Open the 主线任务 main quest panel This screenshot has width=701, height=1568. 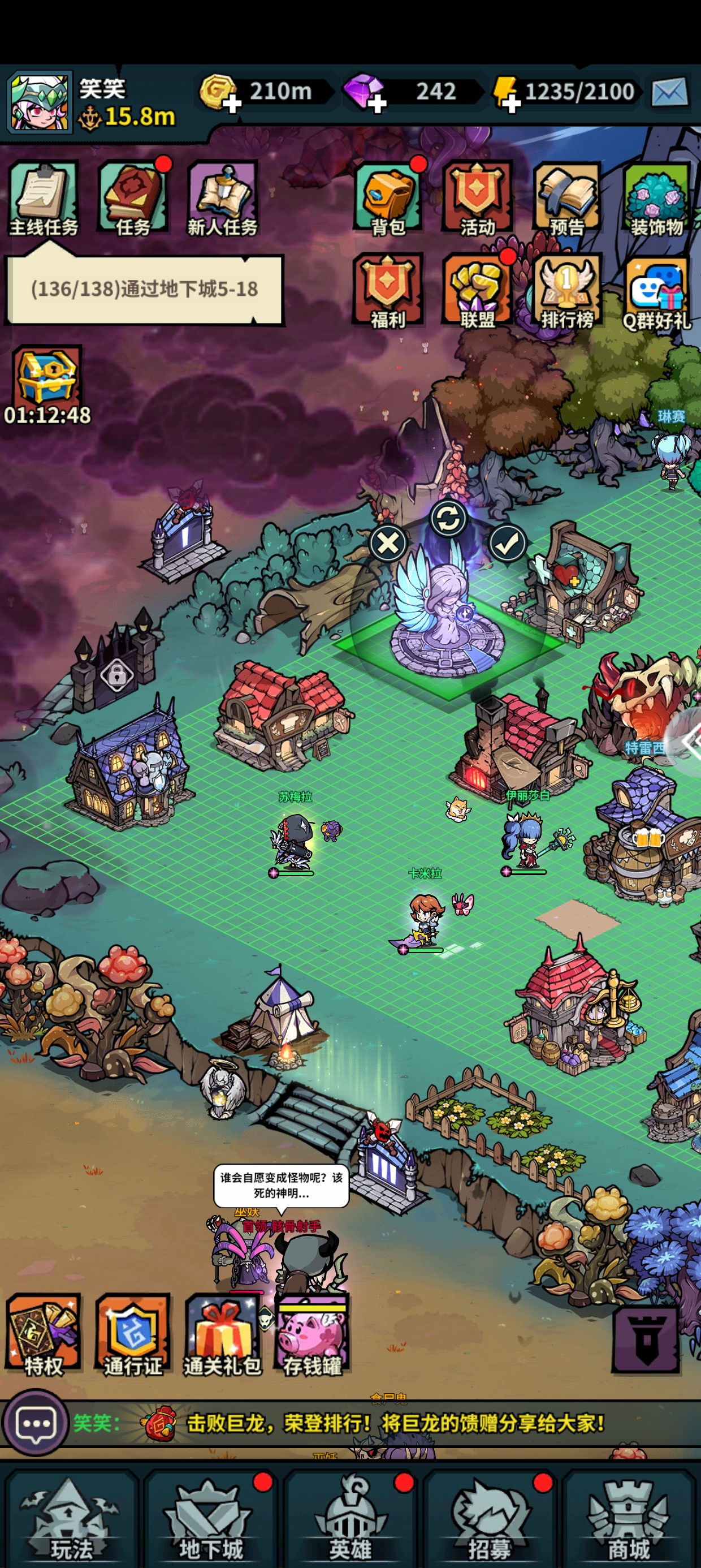(x=44, y=198)
